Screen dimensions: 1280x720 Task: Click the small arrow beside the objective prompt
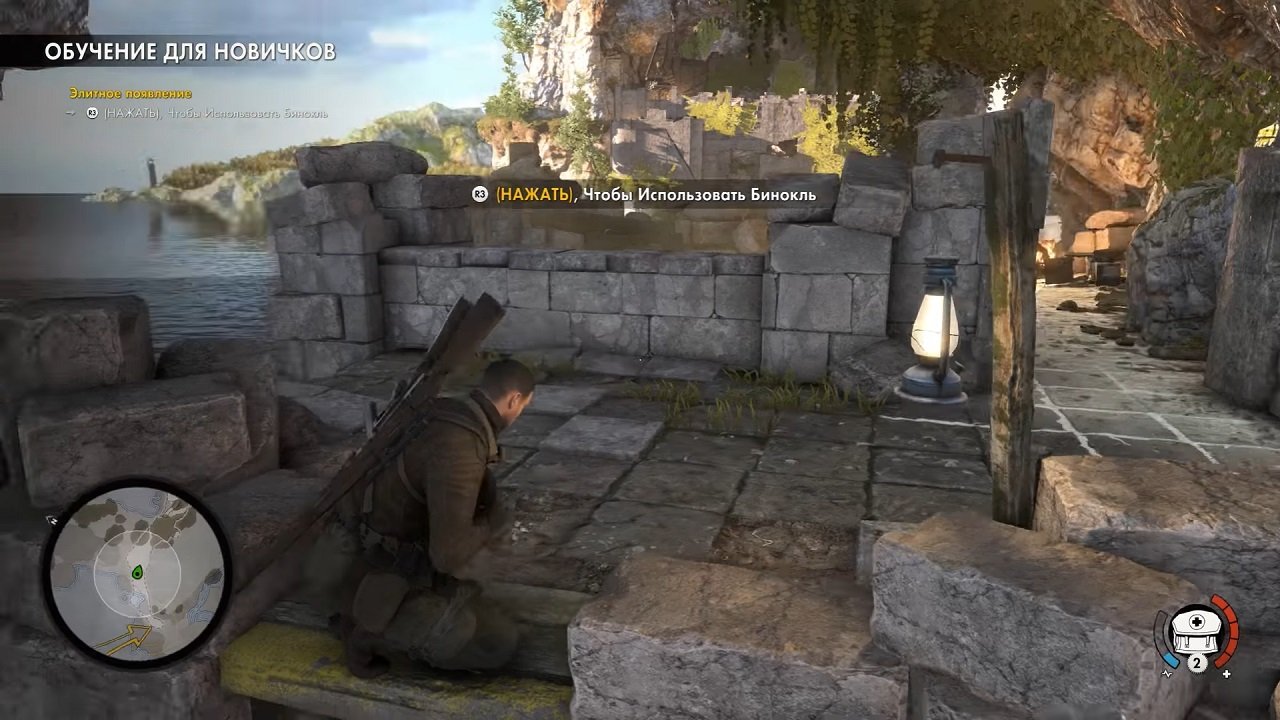coord(70,113)
